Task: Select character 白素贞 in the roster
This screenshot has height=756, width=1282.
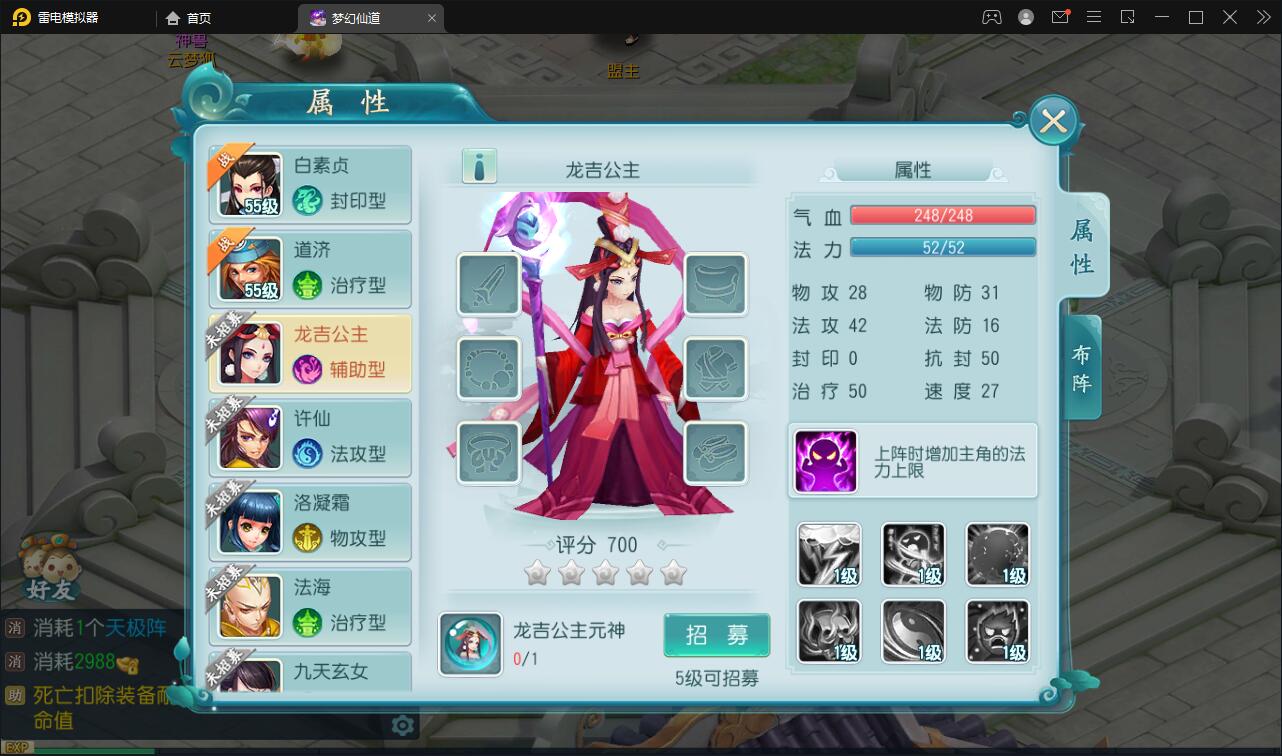Action: pyautogui.click(x=310, y=184)
